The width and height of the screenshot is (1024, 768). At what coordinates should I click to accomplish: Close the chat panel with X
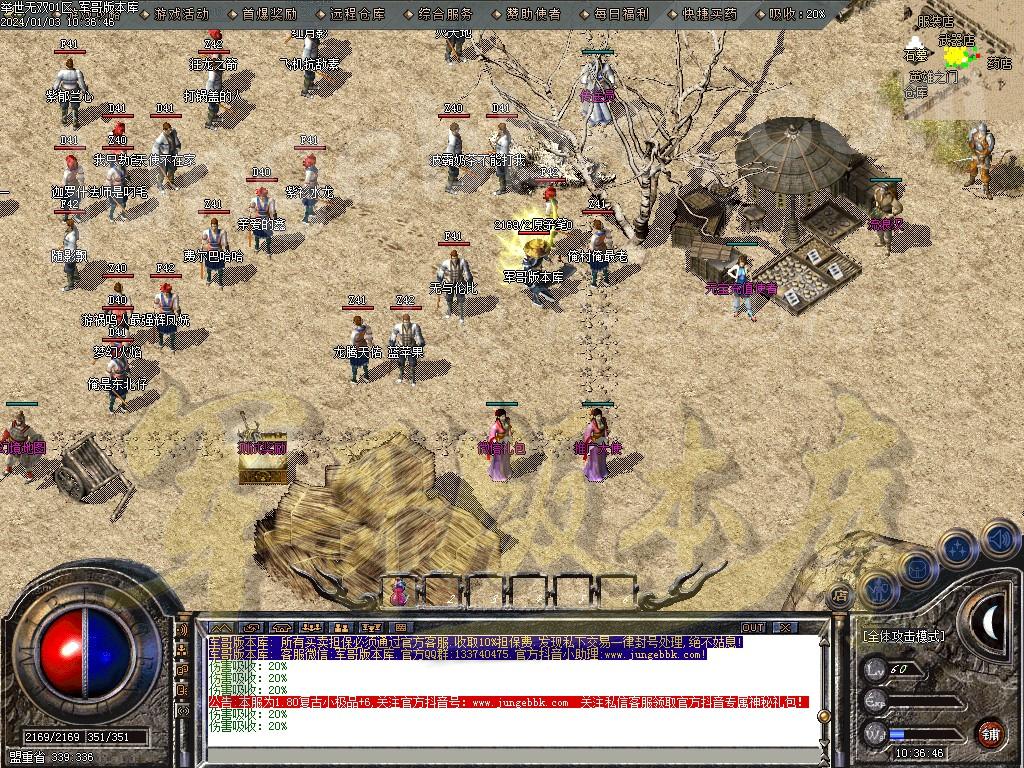coord(785,627)
